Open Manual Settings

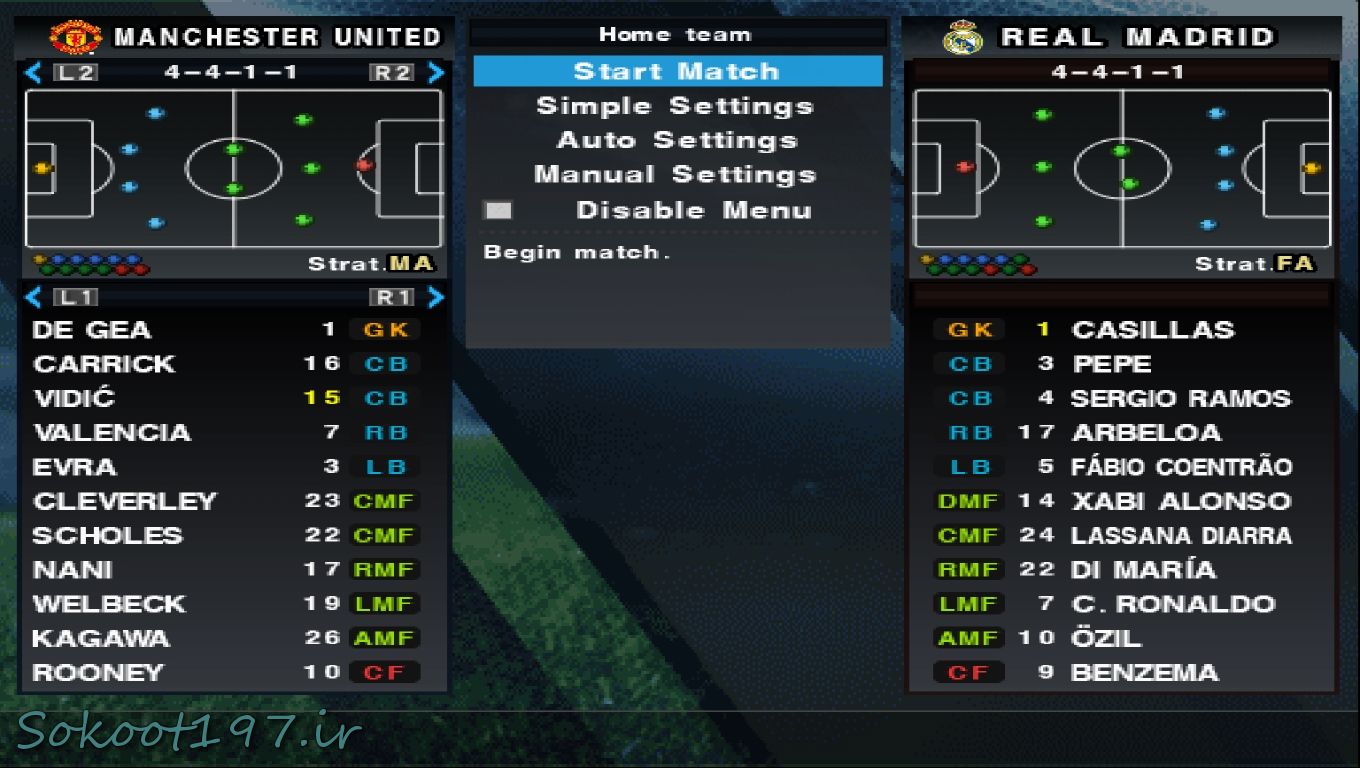point(675,175)
